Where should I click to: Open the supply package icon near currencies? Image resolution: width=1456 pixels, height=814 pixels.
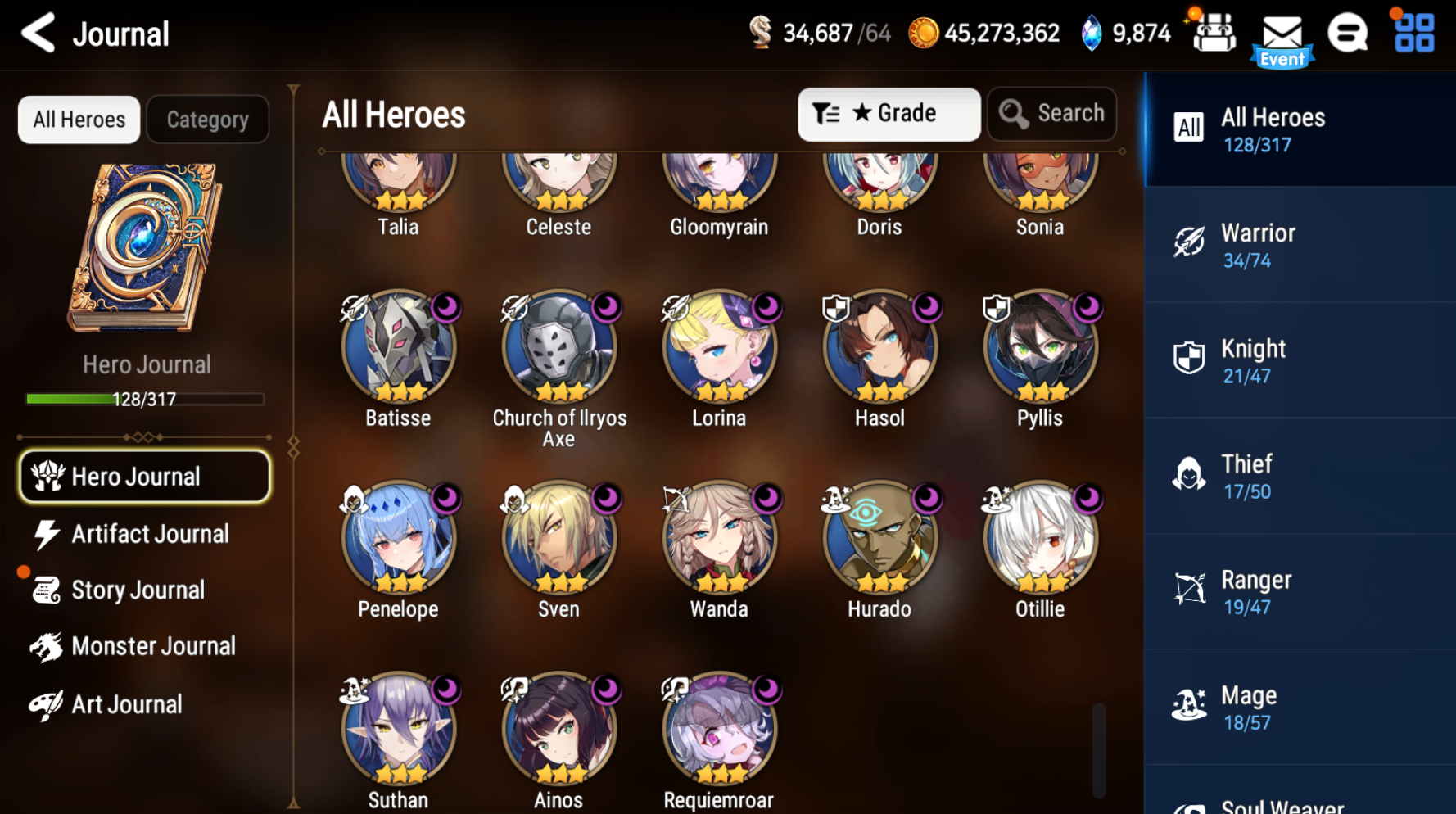click(1214, 33)
